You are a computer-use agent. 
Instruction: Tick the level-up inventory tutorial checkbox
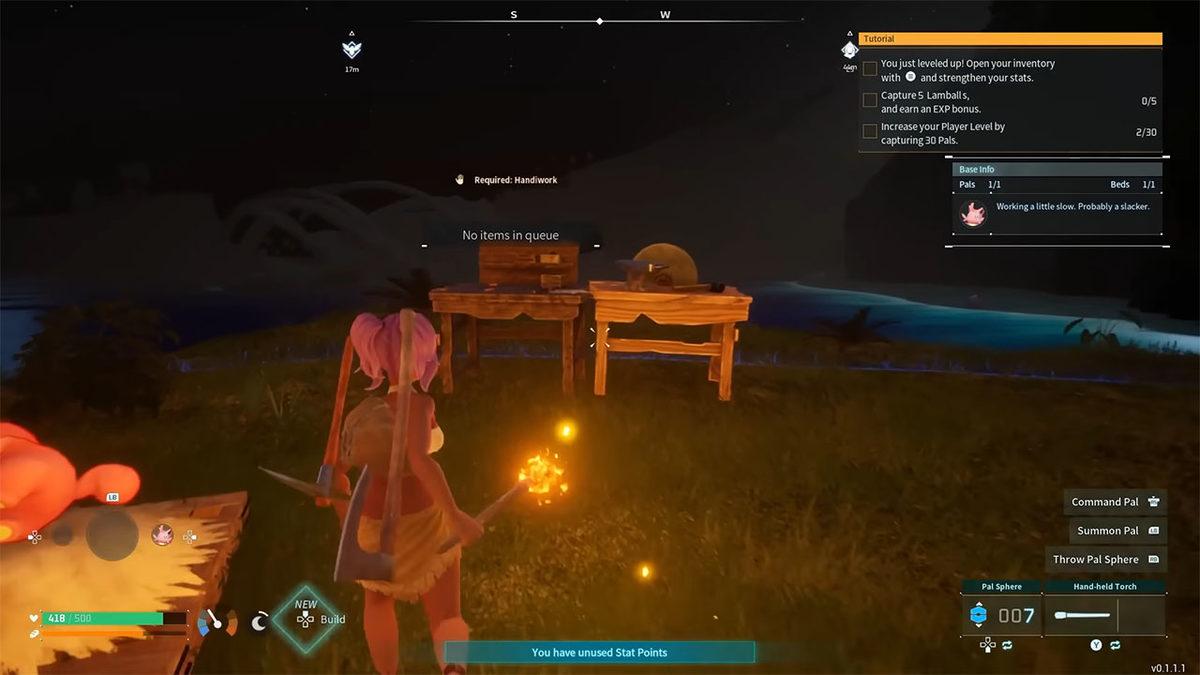tap(870, 69)
